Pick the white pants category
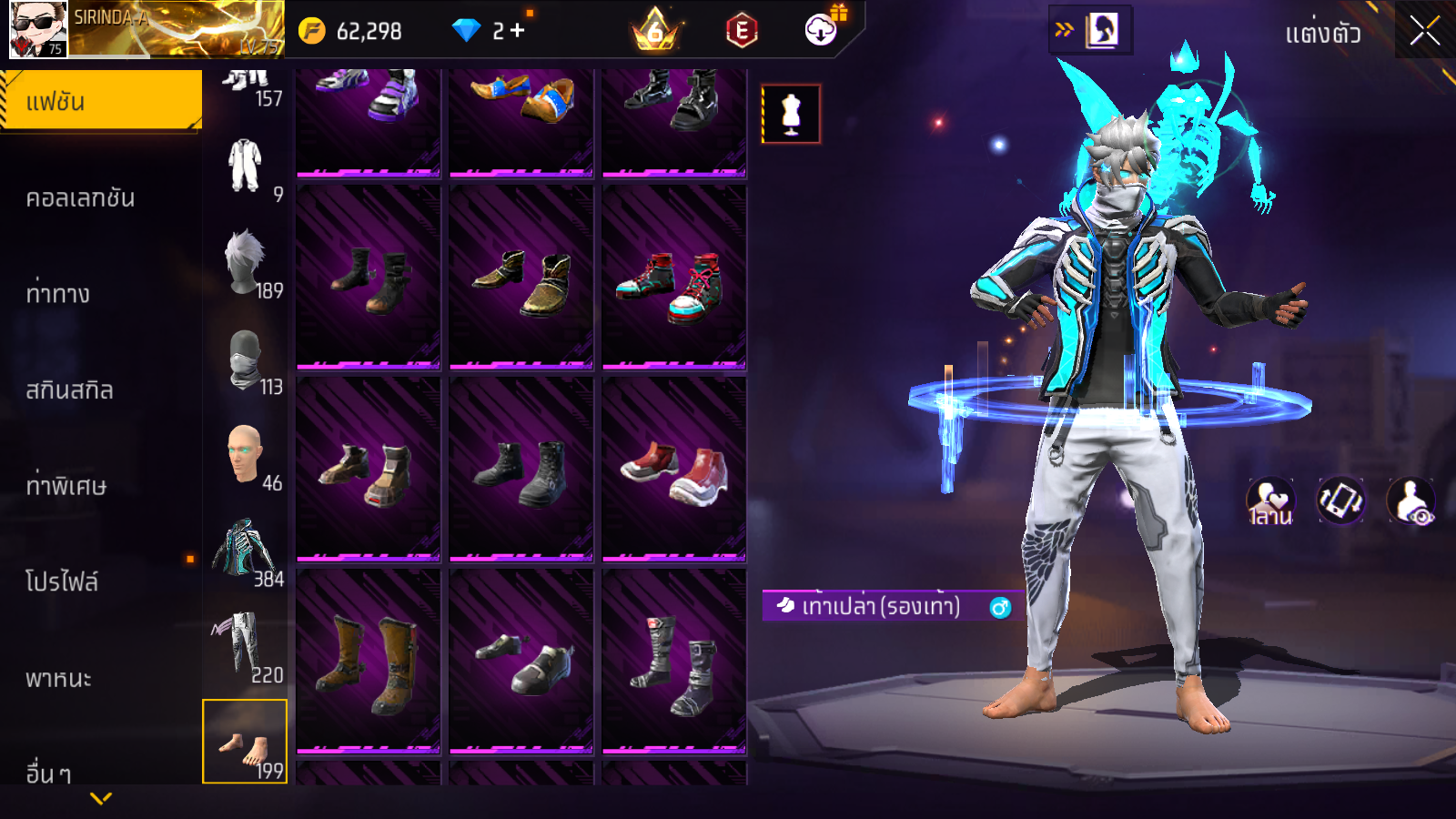The width and height of the screenshot is (1456, 819). point(245,646)
